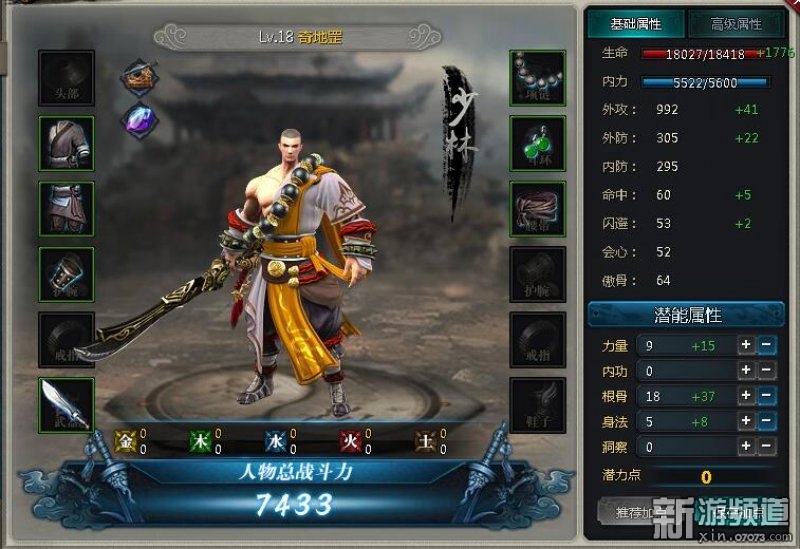Select the equipped robe top slot
This screenshot has height=549, width=800.
click(x=67, y=143)
